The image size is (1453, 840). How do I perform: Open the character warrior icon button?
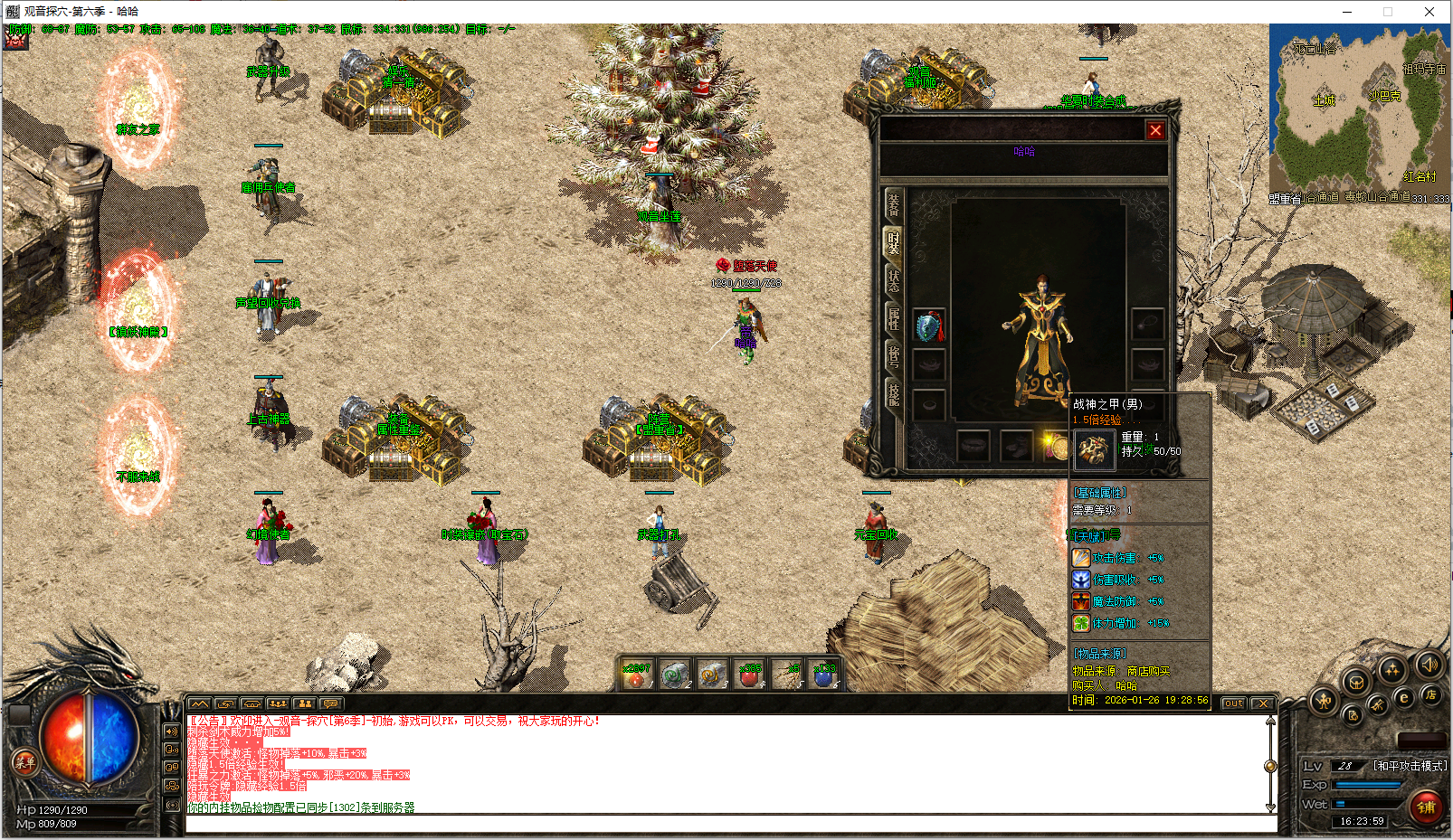pos(1324,701)
